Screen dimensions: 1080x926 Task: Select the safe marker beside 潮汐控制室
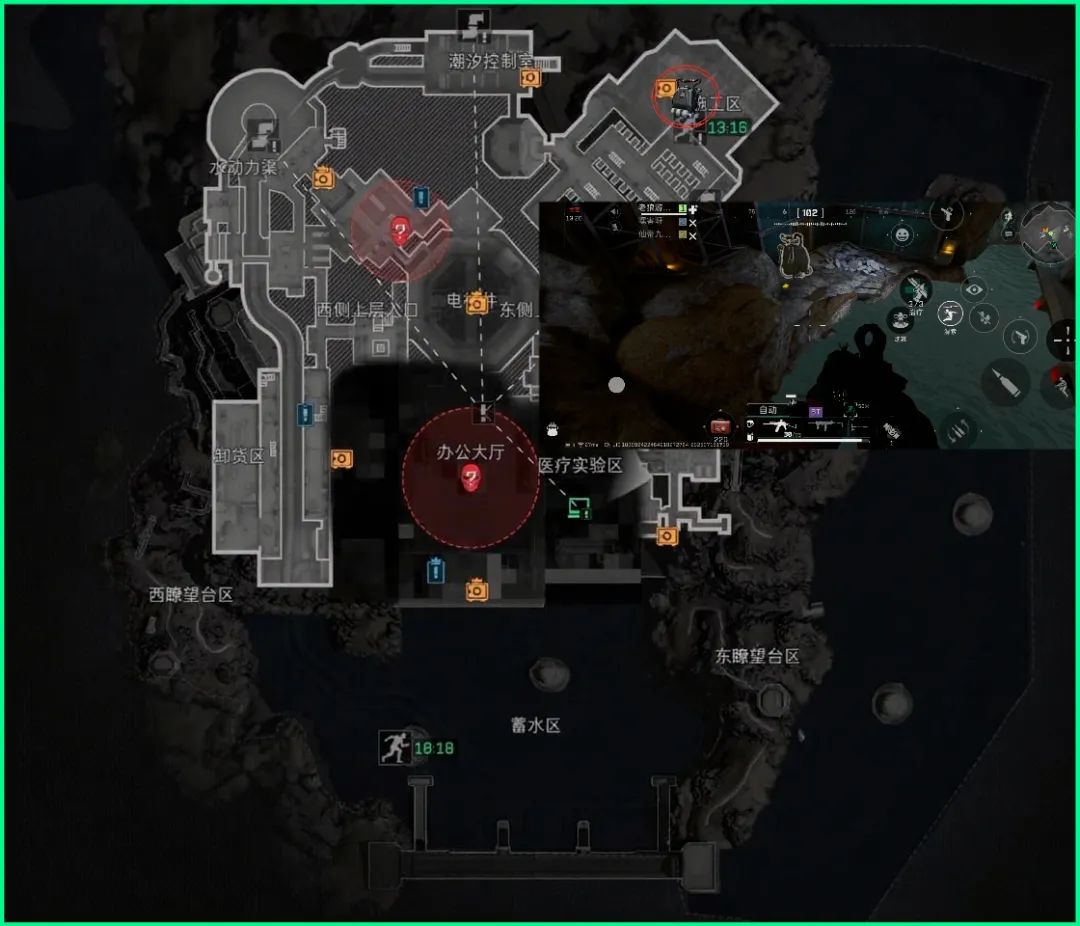[530, 77]
